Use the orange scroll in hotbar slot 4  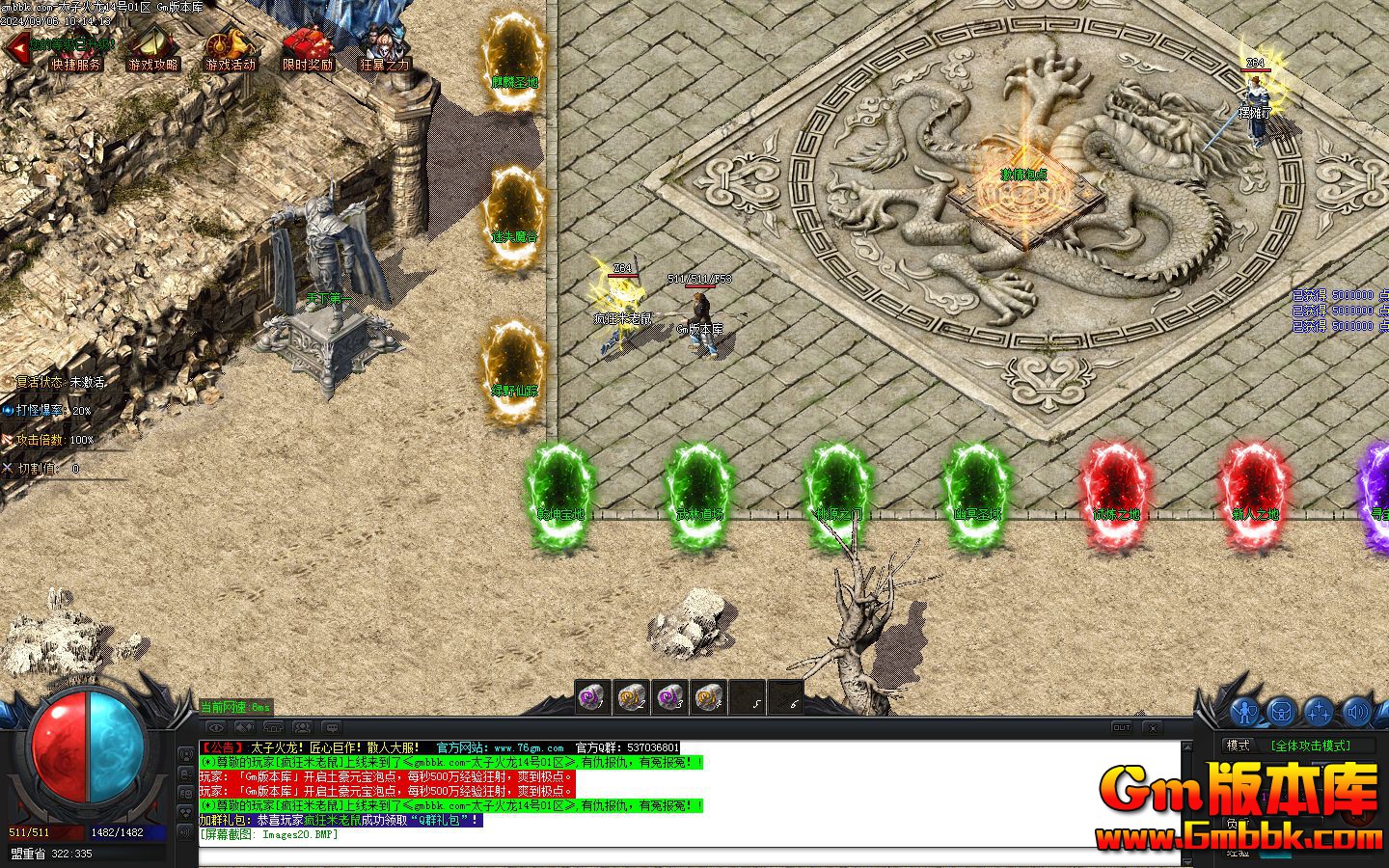point(709,696)
